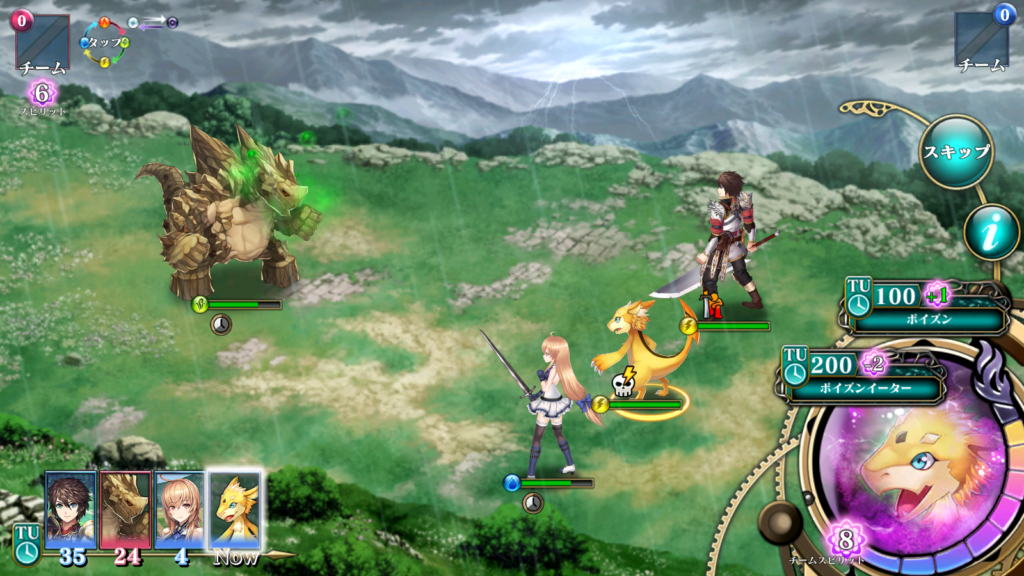Use the ポイズン skill costing 100 TU
Viewport: 1024px width, 576px height.
(925, 308)
